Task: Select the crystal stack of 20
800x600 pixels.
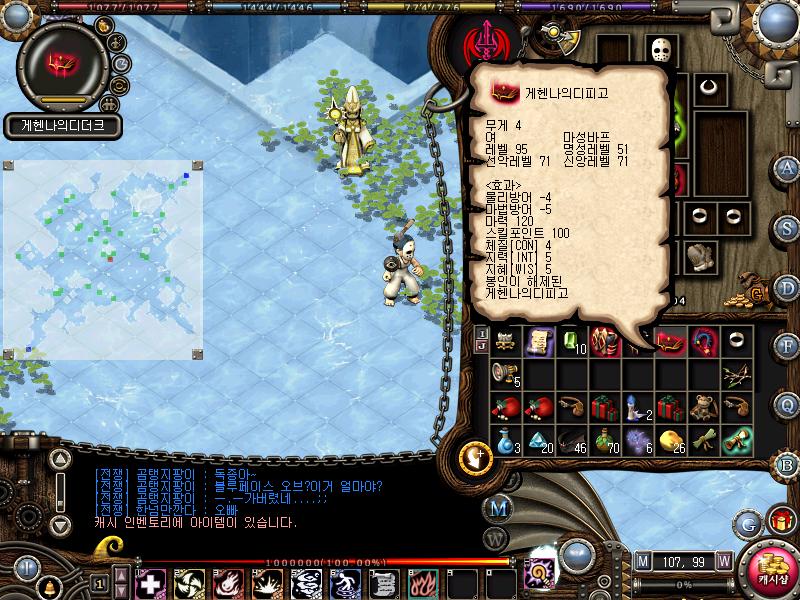Action: [x=538, y=439]
